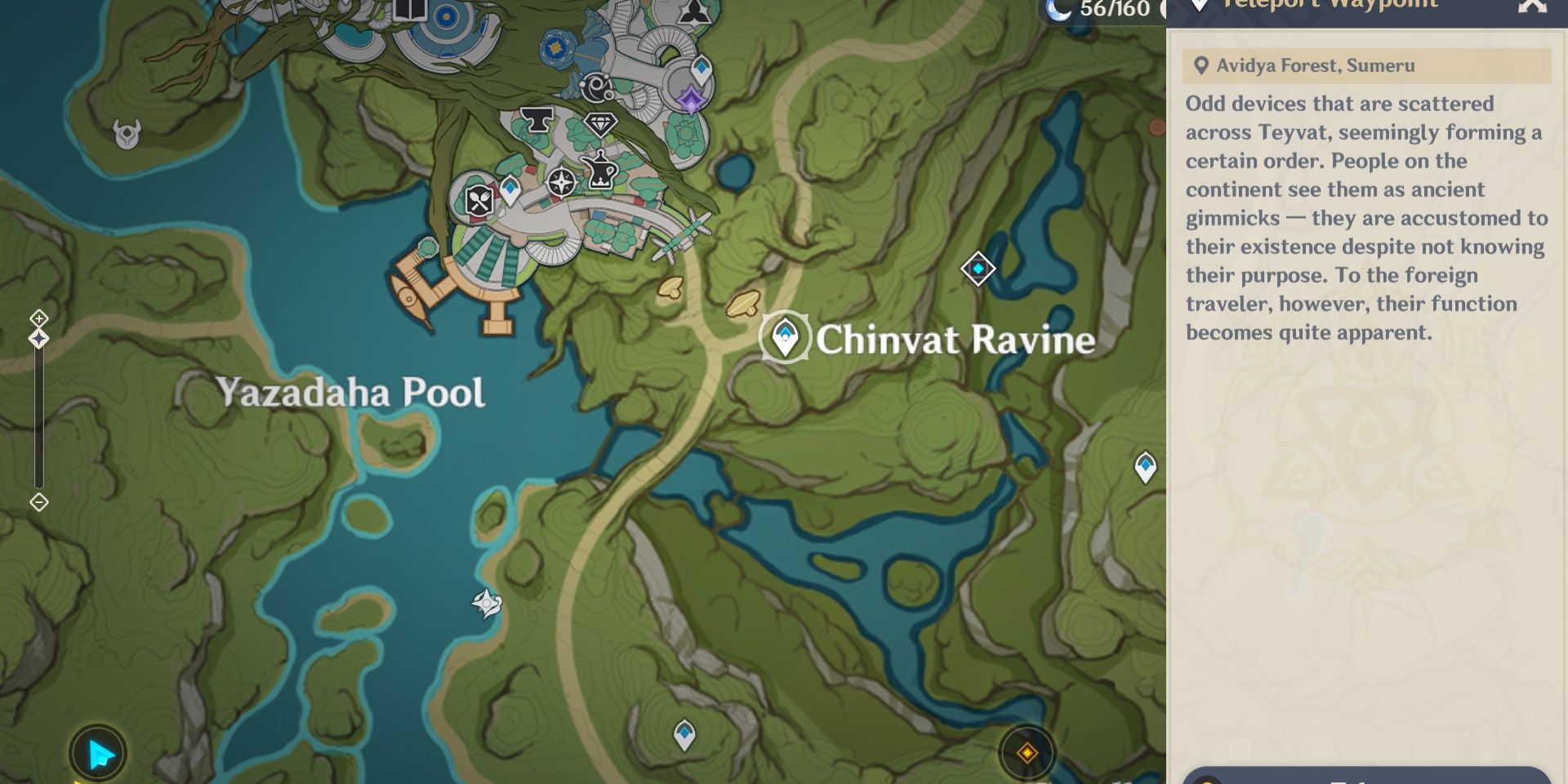
Task: Open the orange domain marker at map bottom
Action: [x=1027, y=754]
